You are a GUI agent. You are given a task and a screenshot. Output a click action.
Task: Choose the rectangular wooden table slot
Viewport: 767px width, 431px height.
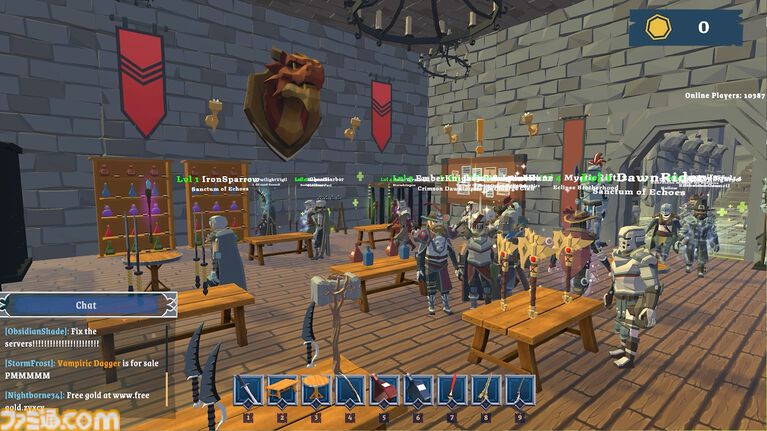pyautogui.click(x=282, y=390)
